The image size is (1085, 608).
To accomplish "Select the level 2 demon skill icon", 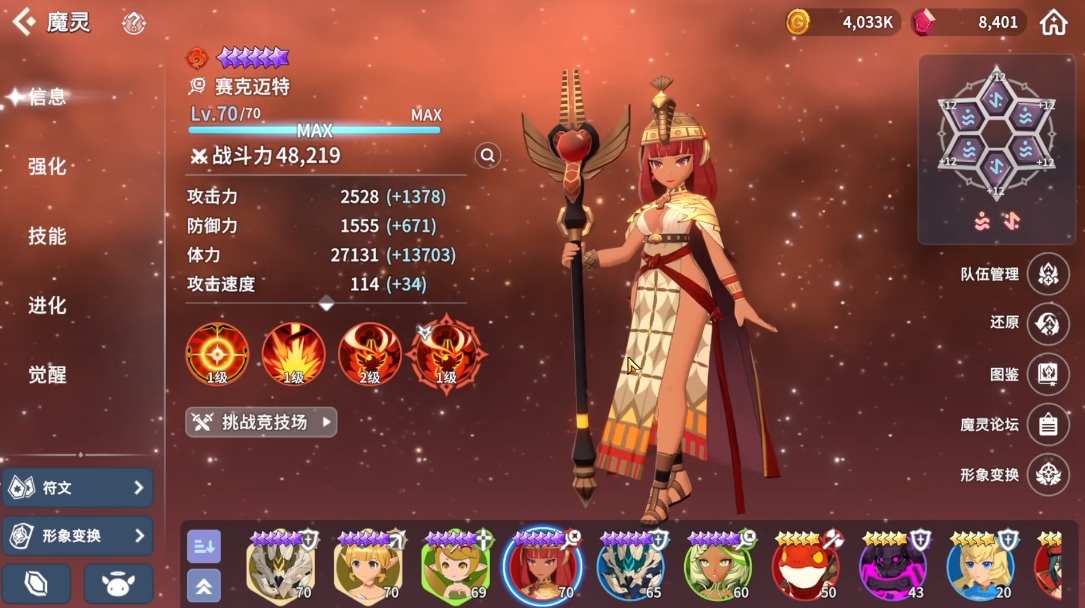I will click(369, 354).
